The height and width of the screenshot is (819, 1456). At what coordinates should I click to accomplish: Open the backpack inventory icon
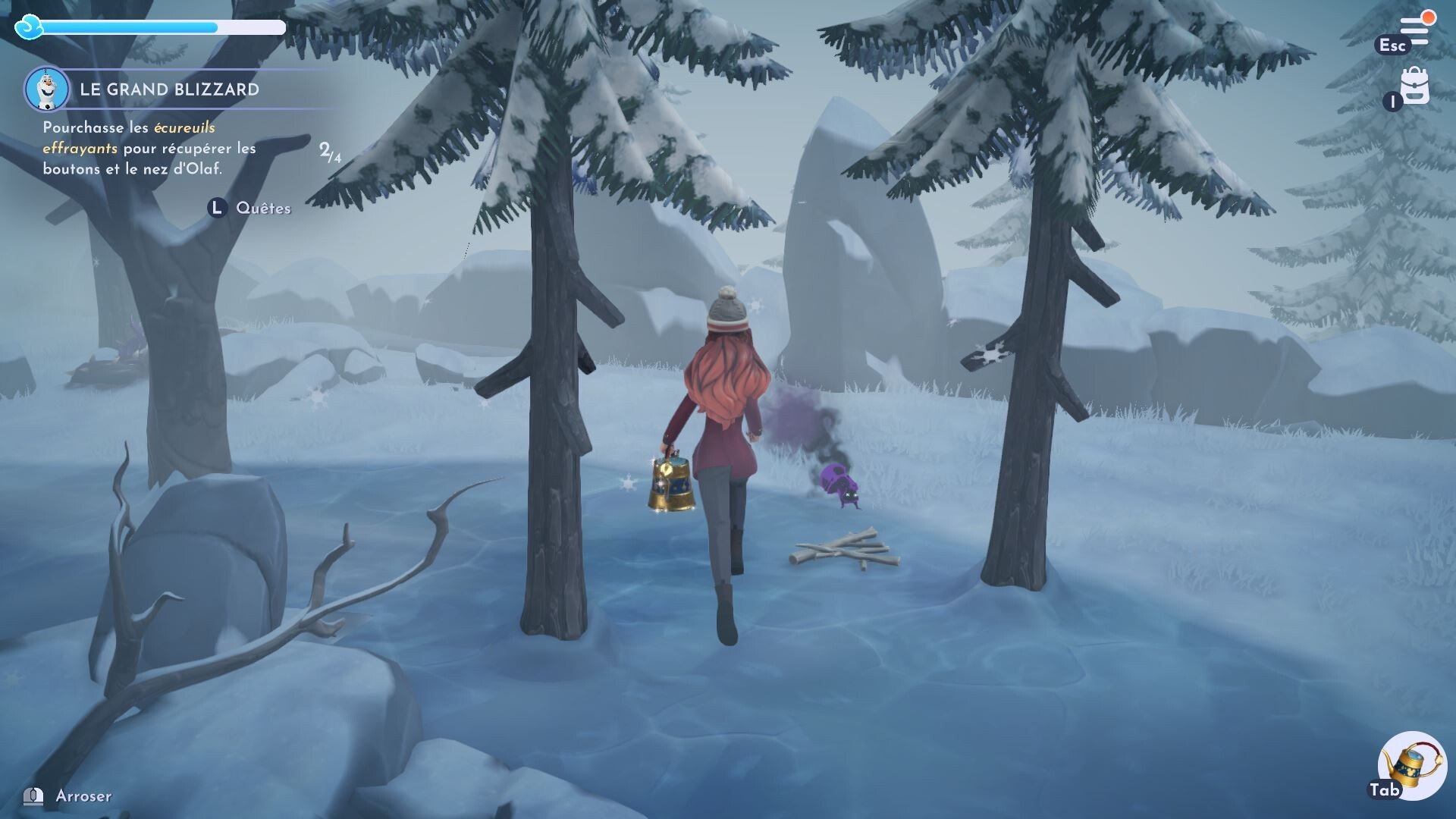(1415, 85)
